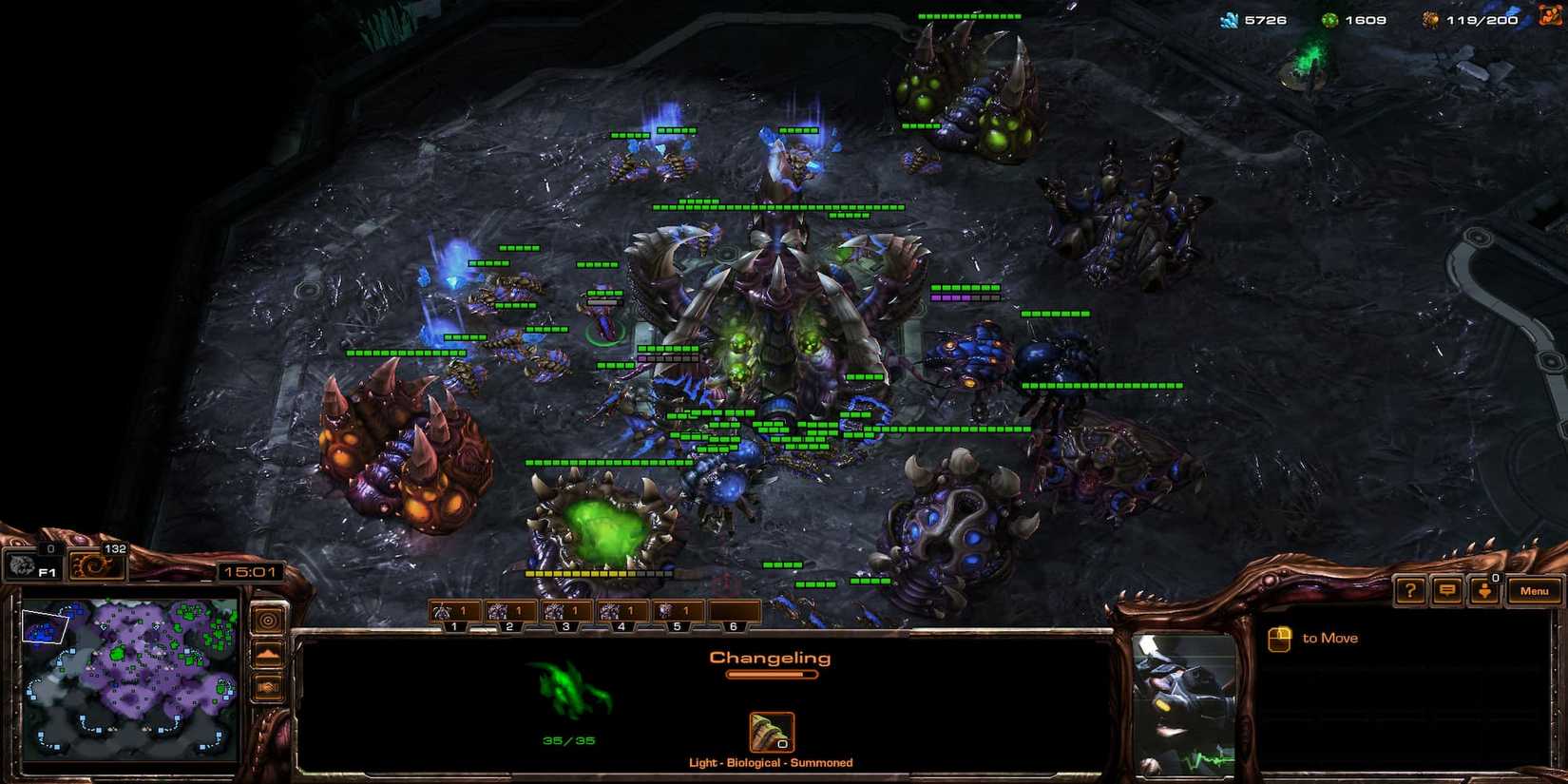Click the social/online players arrow icon

point(1484,590)
